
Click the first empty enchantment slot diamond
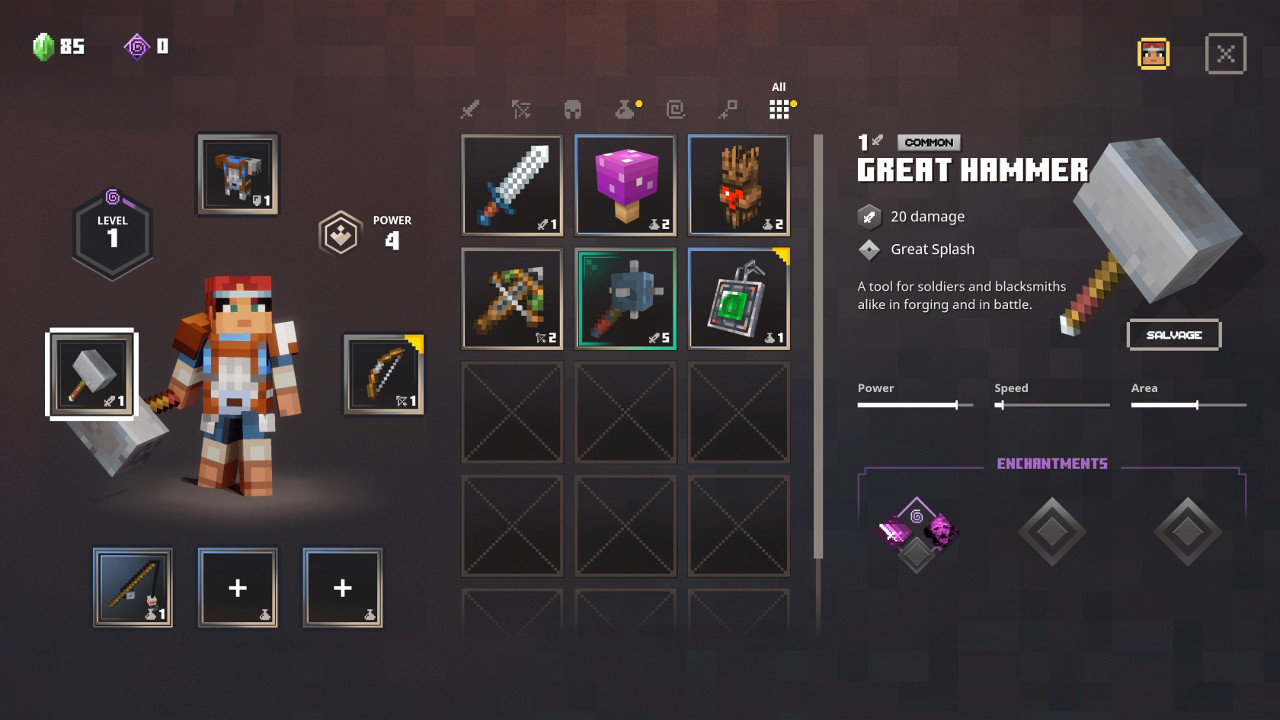(x=1052, y=530)
